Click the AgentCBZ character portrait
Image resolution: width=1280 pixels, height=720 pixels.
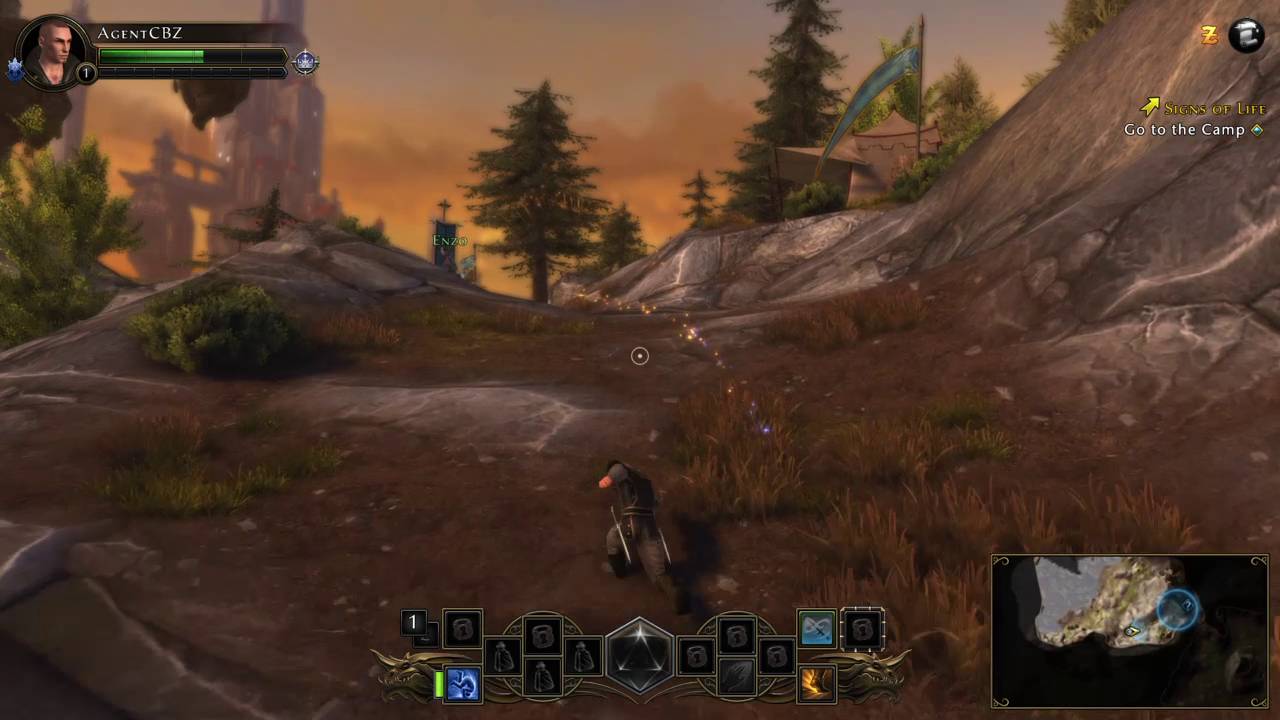click(x=53, y=52)
